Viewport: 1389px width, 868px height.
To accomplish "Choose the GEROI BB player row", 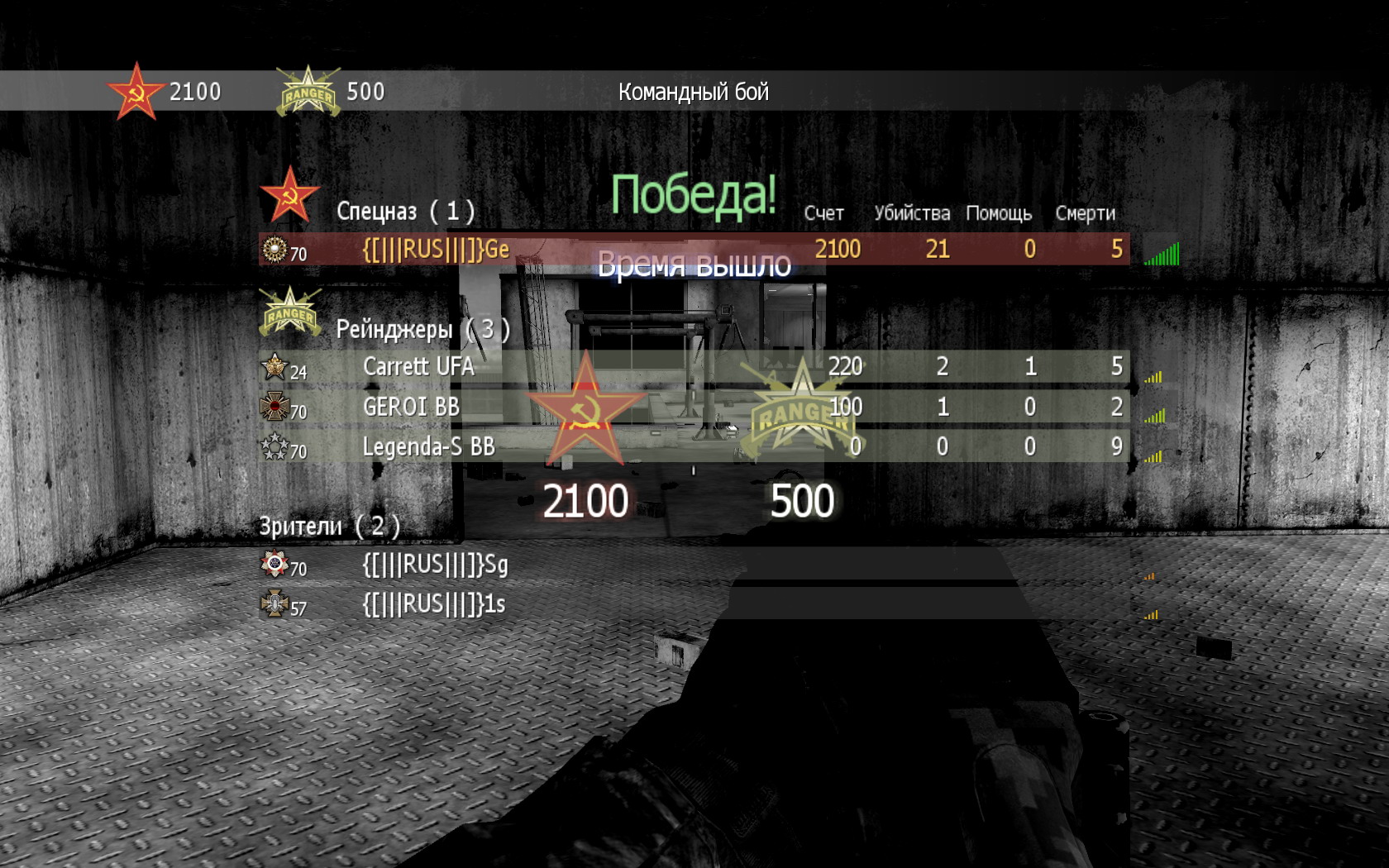I will point(411,407).
